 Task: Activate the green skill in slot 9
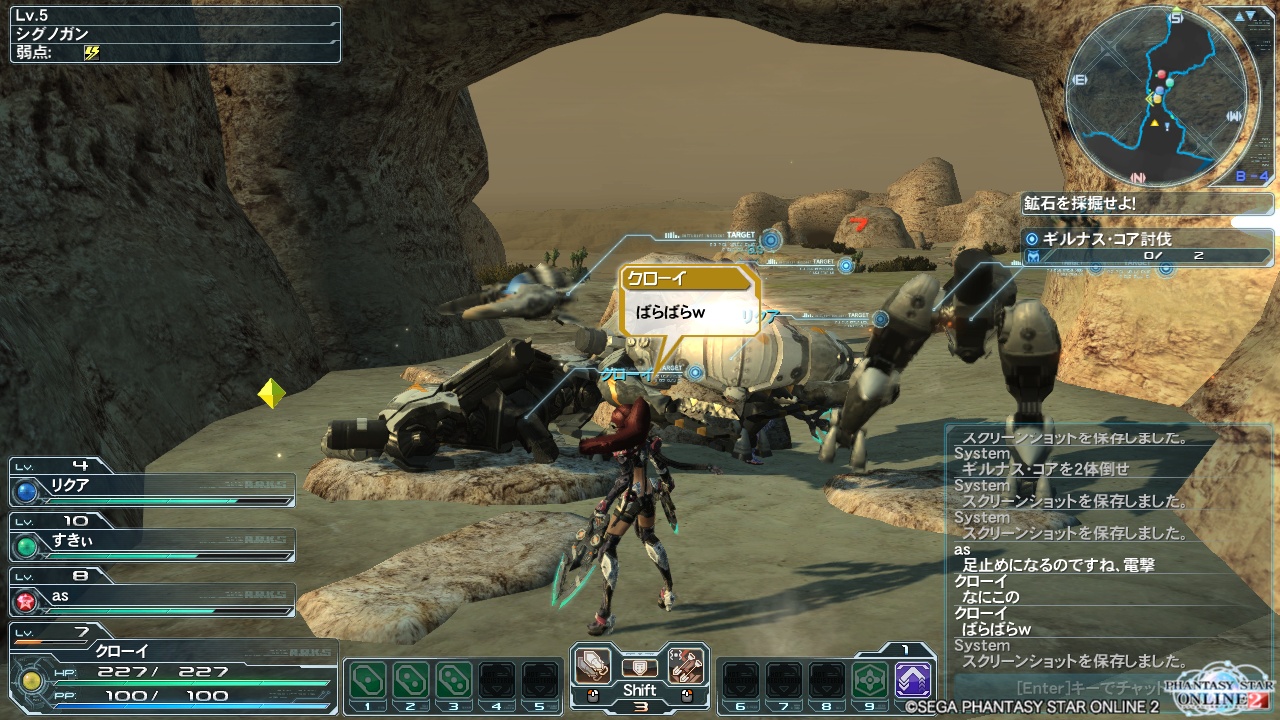(870, 680)
